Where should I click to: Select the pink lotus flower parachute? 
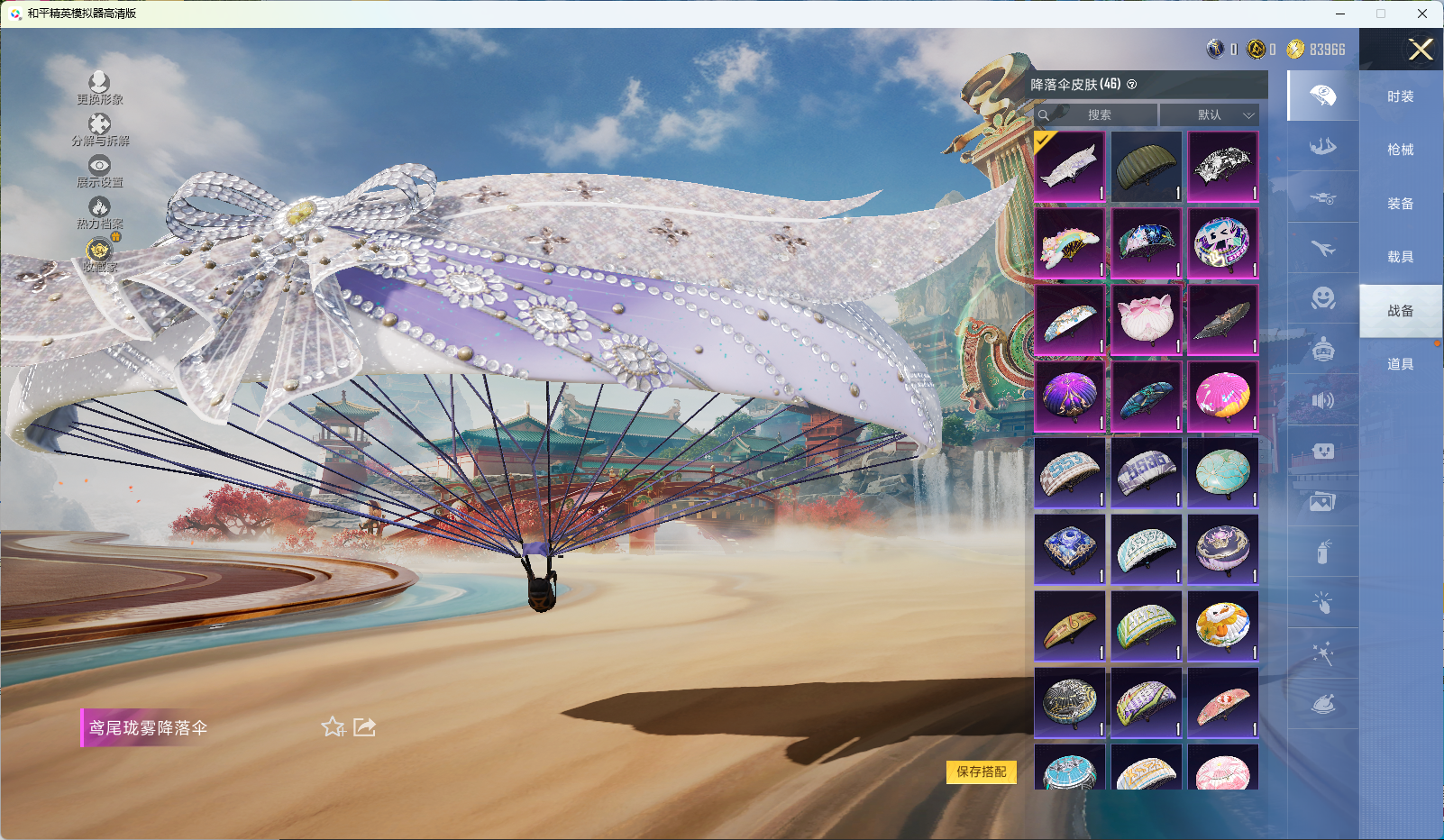[1146, 320]
